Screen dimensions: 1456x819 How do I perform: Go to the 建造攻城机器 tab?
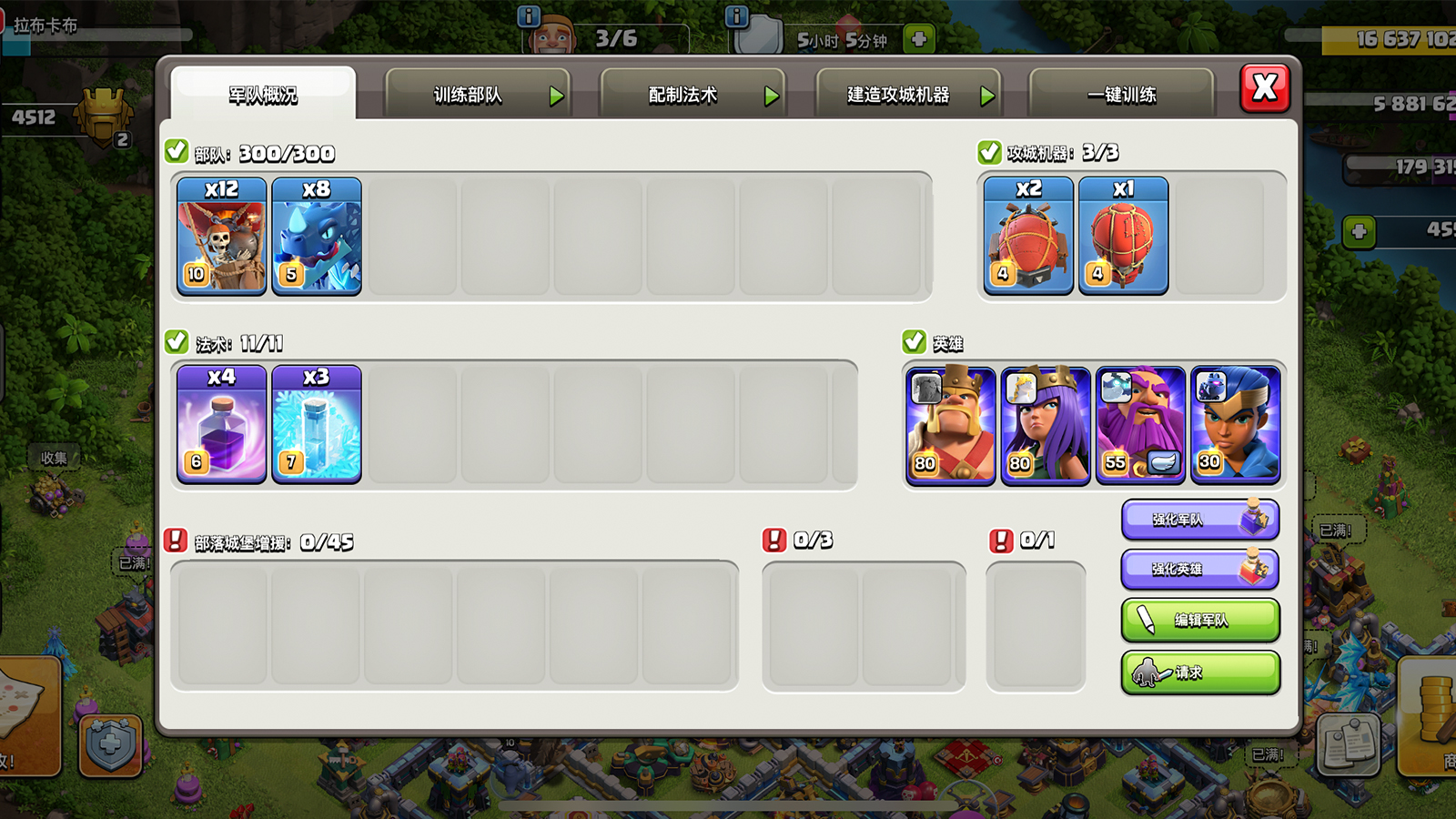coord(907,96)
